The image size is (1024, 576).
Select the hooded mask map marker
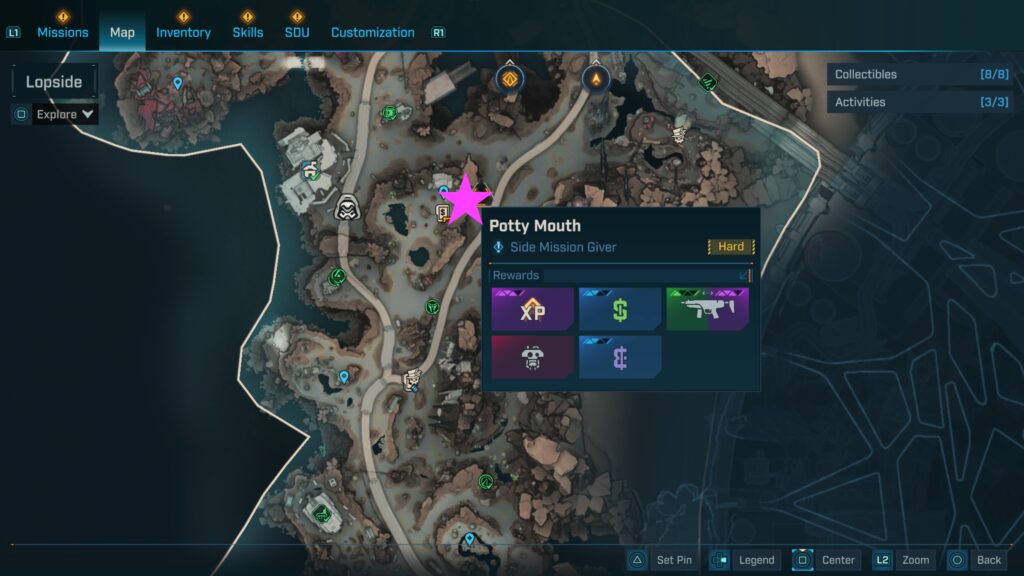pos(347,207)
